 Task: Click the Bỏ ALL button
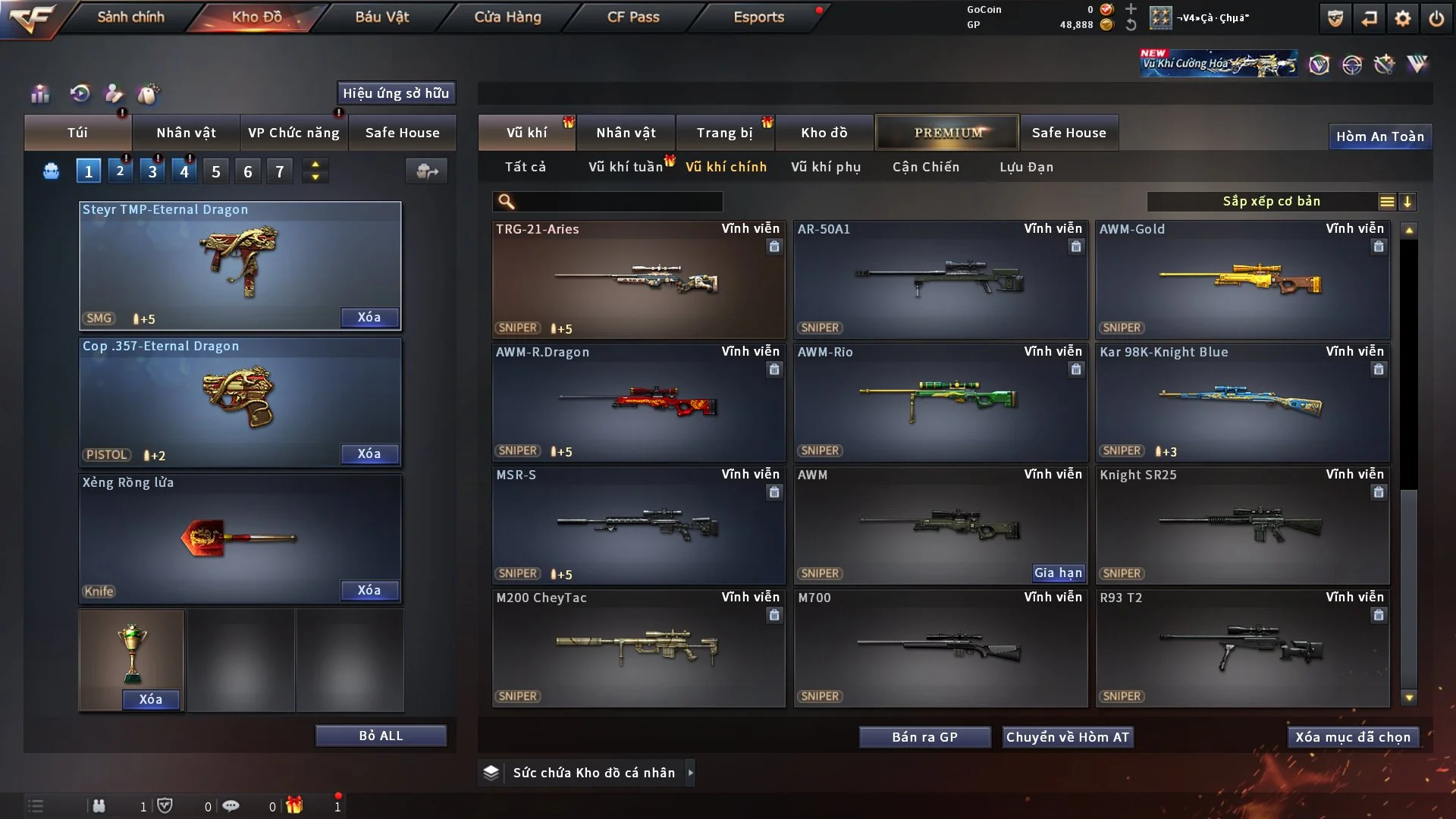pos(381,736)
